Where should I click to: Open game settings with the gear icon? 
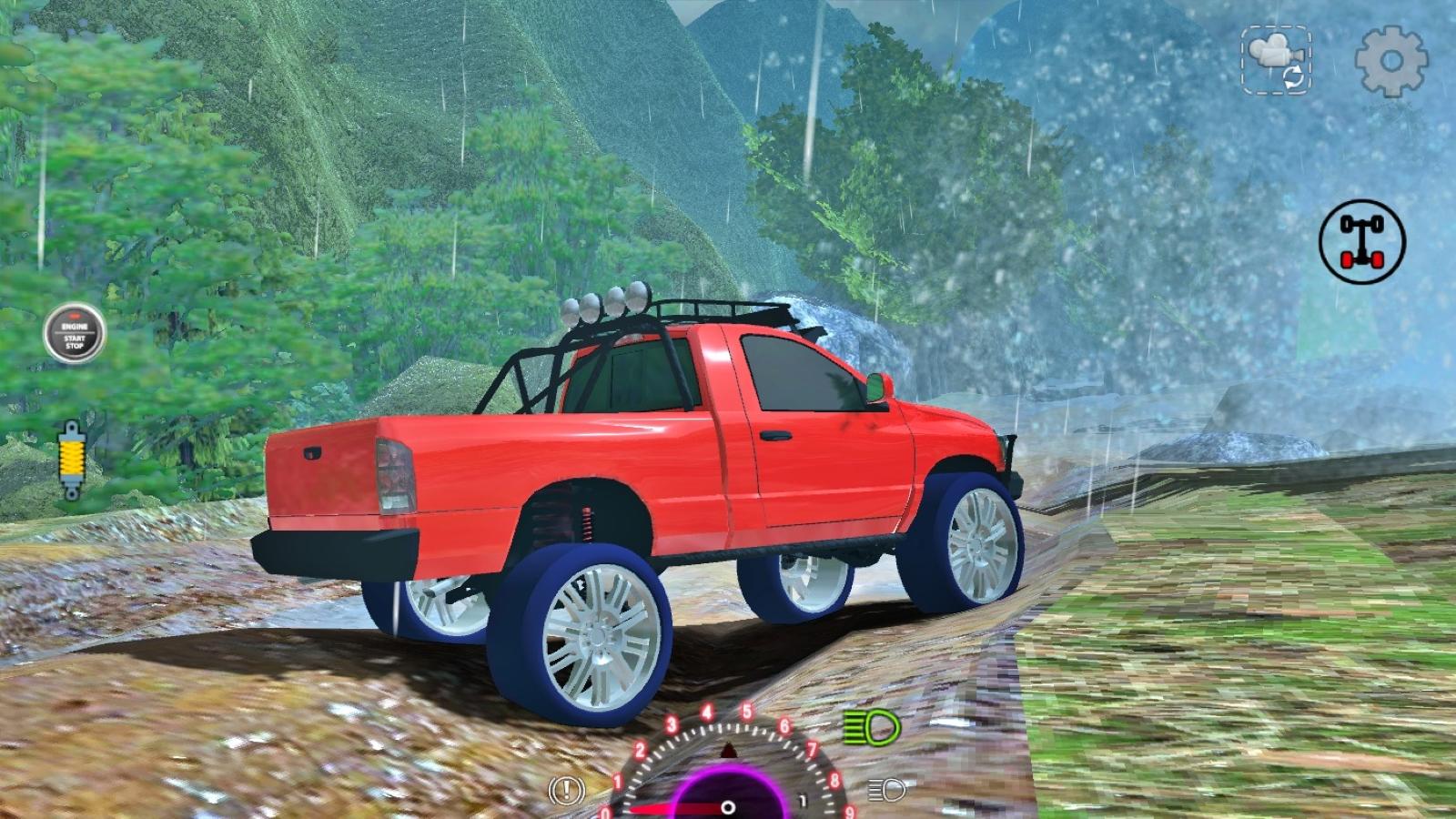pyautogui.click(x=1392, y=59)
